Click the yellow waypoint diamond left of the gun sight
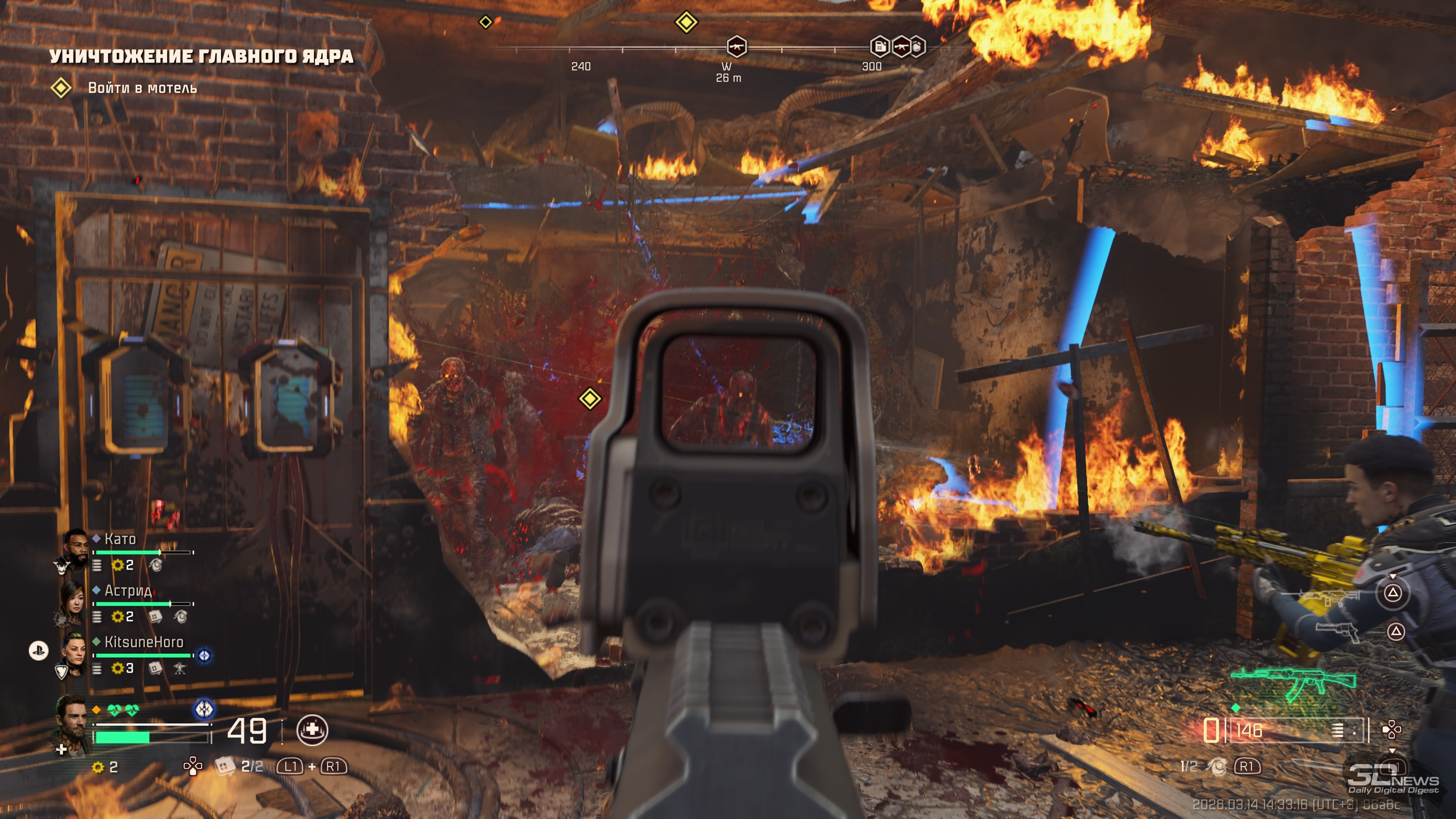 [x=590, y=399]
